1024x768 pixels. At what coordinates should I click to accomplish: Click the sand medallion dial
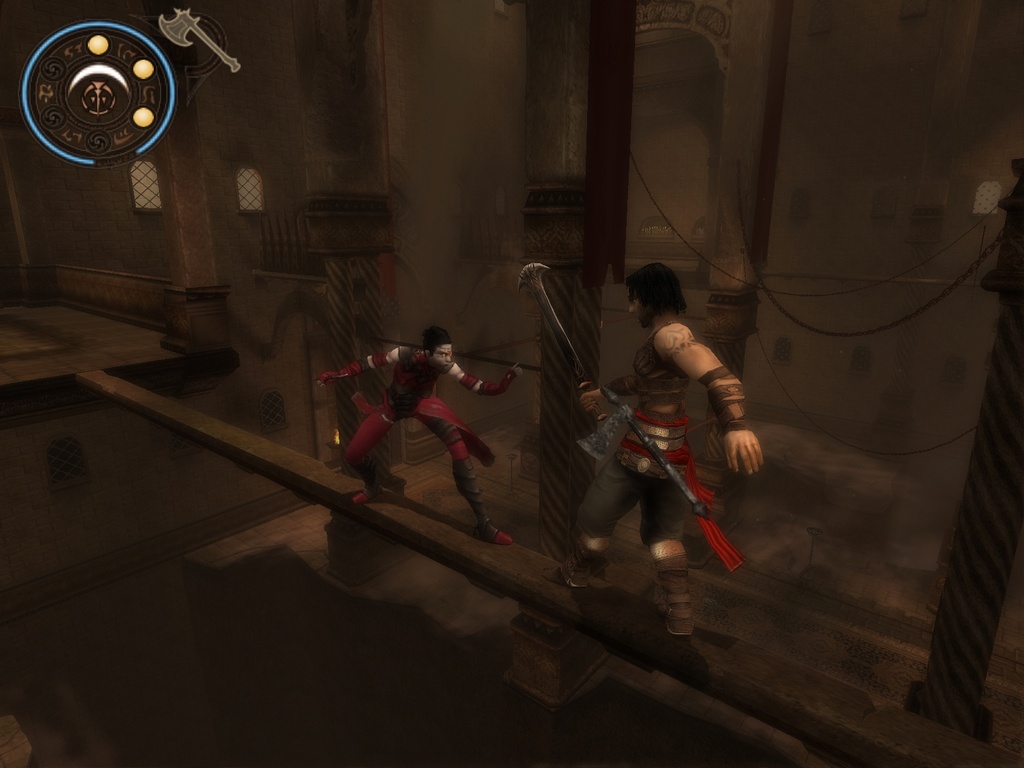[x=98, y=94]
